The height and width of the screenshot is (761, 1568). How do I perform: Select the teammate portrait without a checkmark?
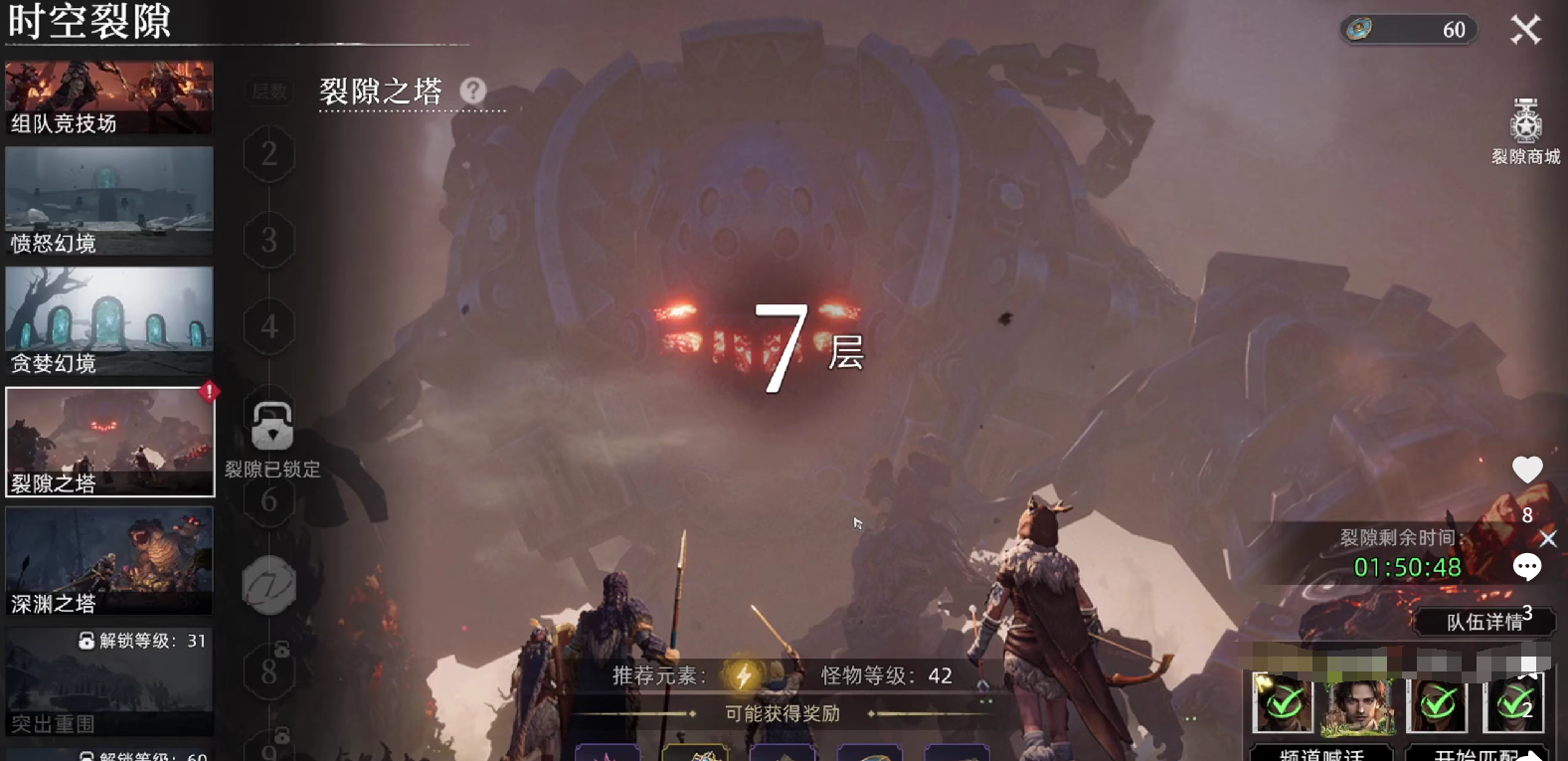[x=1358, y=704]
